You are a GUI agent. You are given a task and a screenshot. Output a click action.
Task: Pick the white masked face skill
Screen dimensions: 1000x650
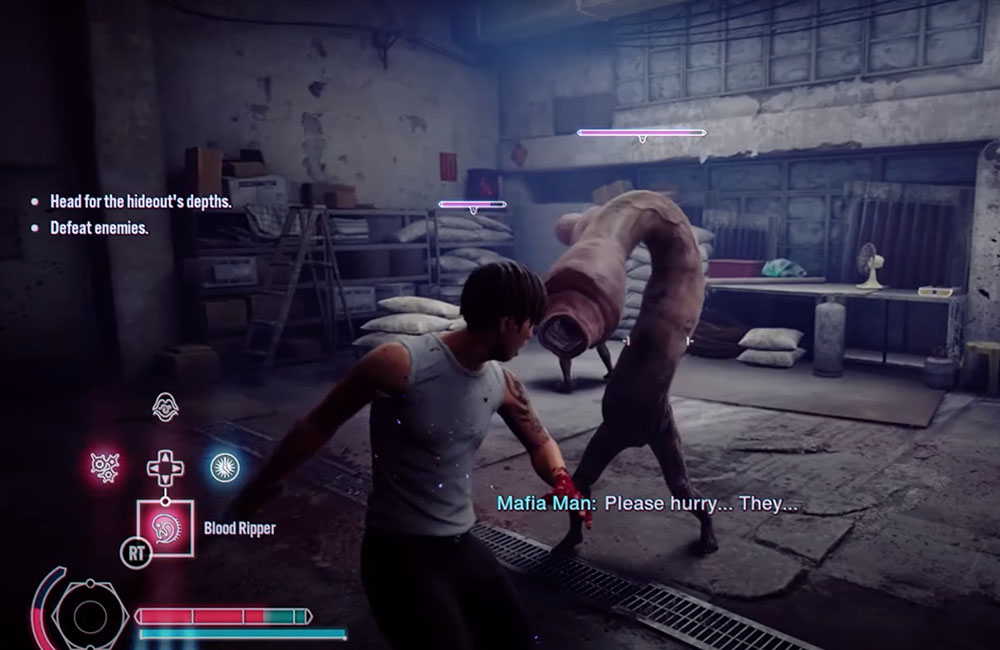[x=164, y=407]
